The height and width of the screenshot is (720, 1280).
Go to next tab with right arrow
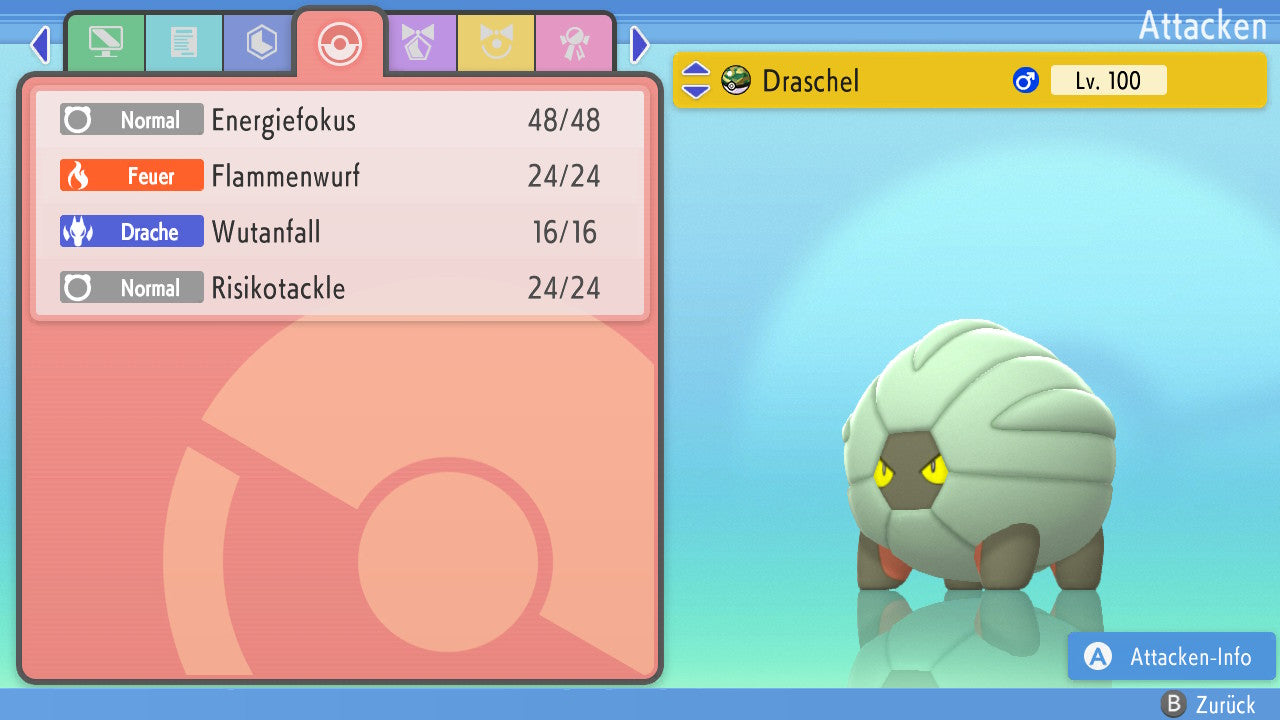pos(640,44)
